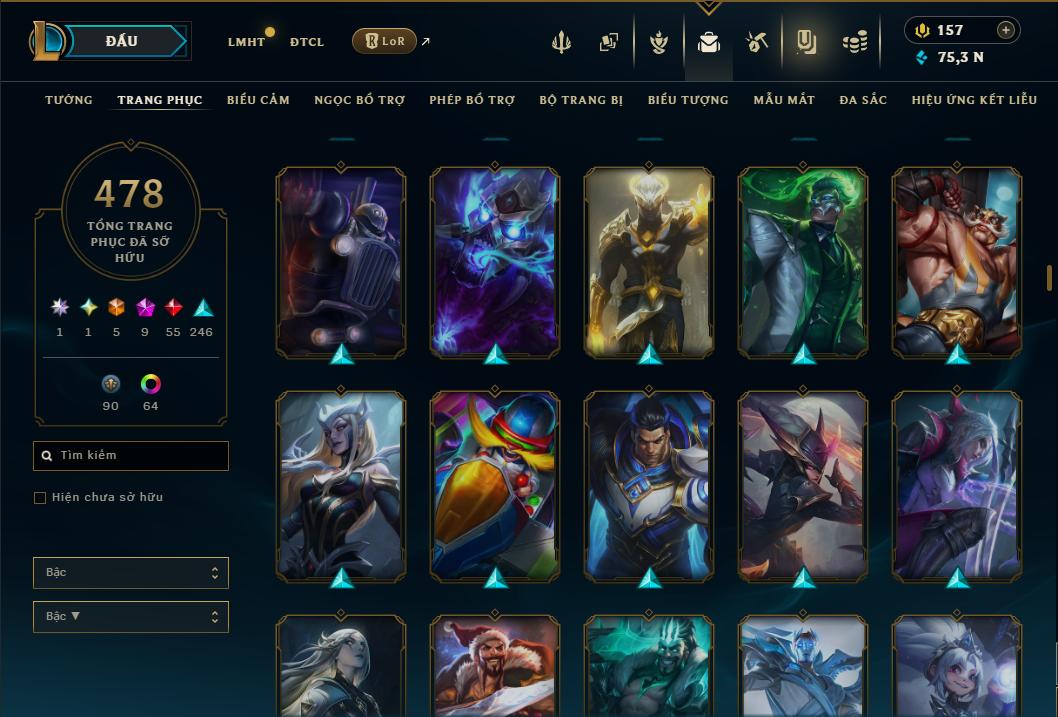1058x717 pixels.
Task: Toggle the Hiện chưa sở hữu checkbox
Action: pyautogui.click(x=40, y=498)
